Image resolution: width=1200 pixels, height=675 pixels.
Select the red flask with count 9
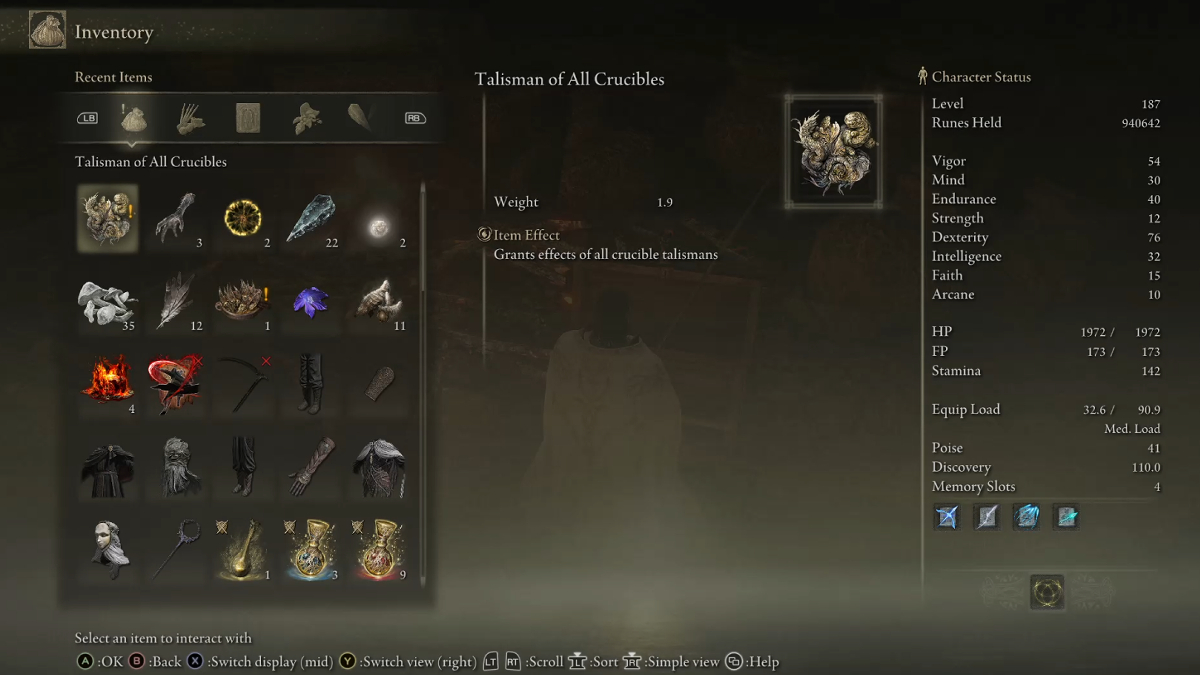tap(378, 549)
